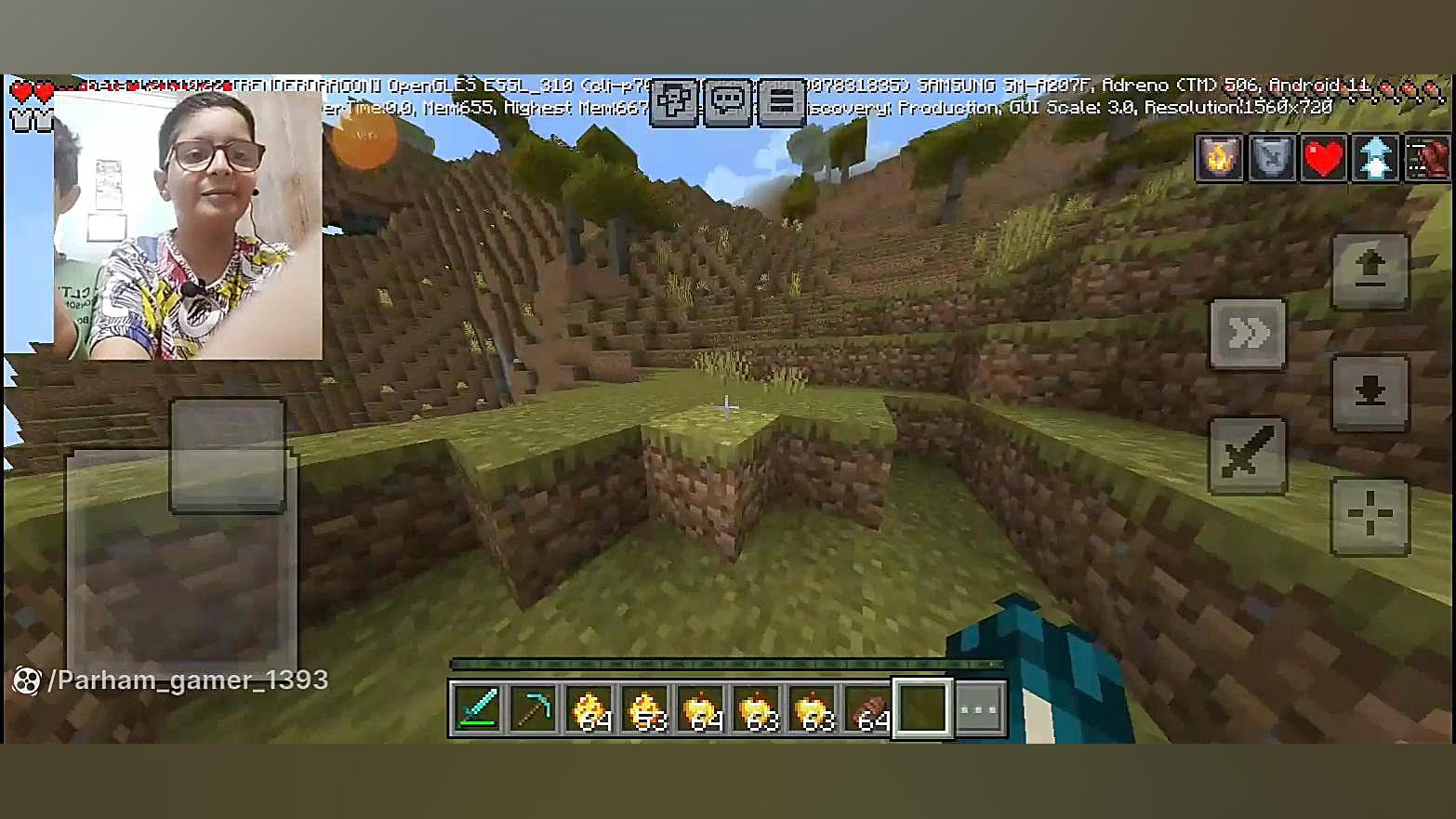Select the diamond sword hotbar slot
Screen dimensions: 1456x819
[x=478, y=709]
